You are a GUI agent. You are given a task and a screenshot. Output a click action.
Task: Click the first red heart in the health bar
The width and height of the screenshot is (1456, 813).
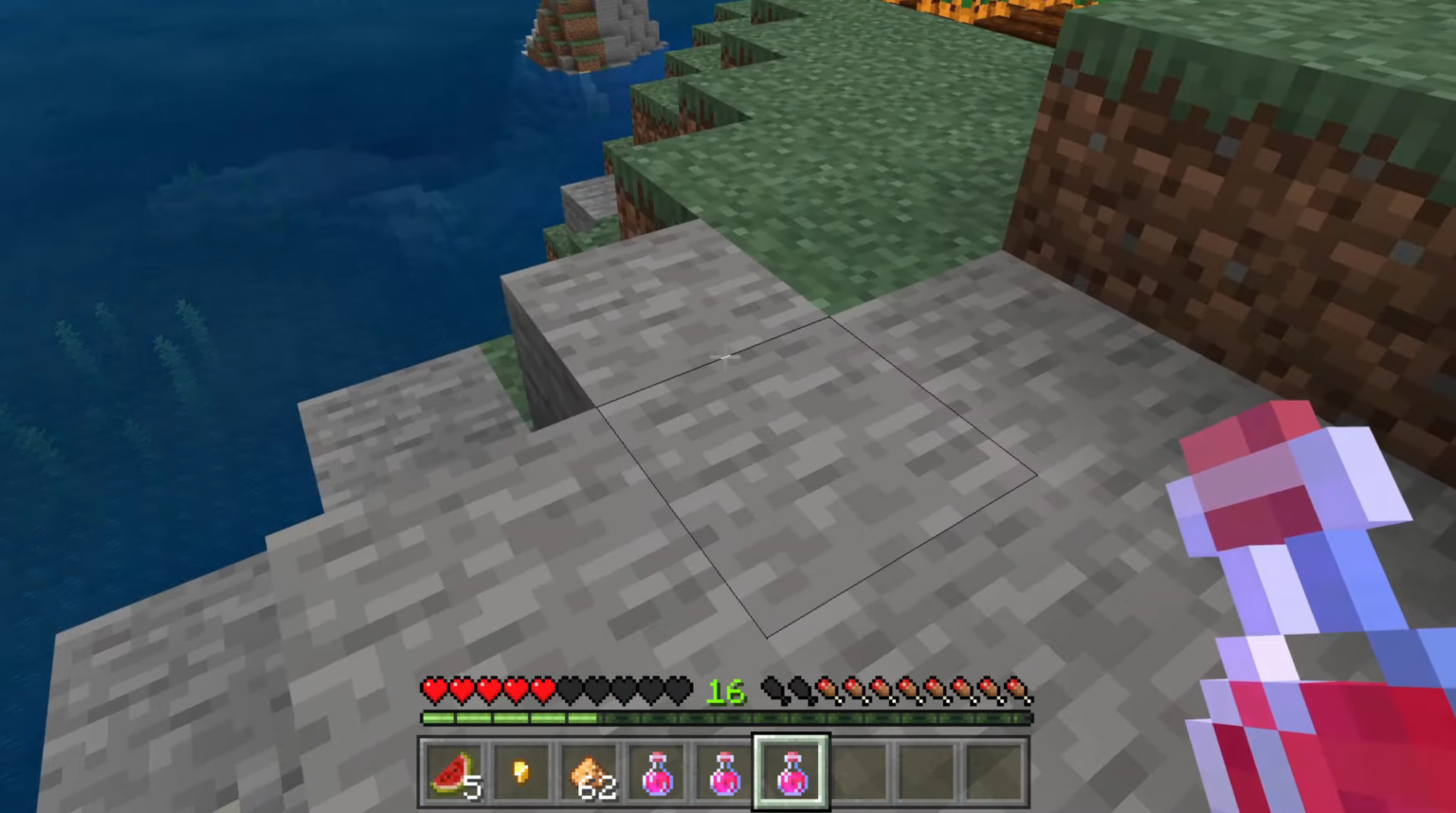(434, 691)
